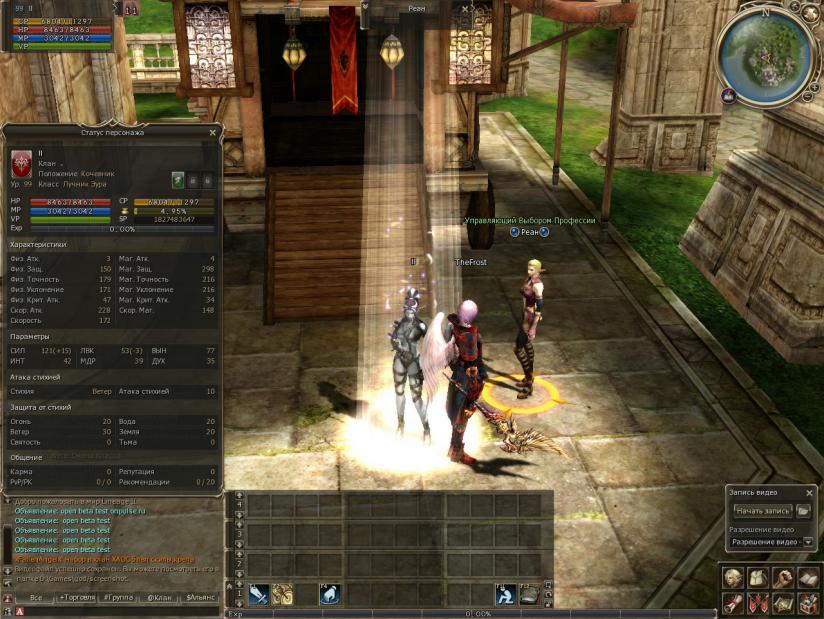Use the sword attack hotbar skill
The image size is (824, 619).
[259, 595]
